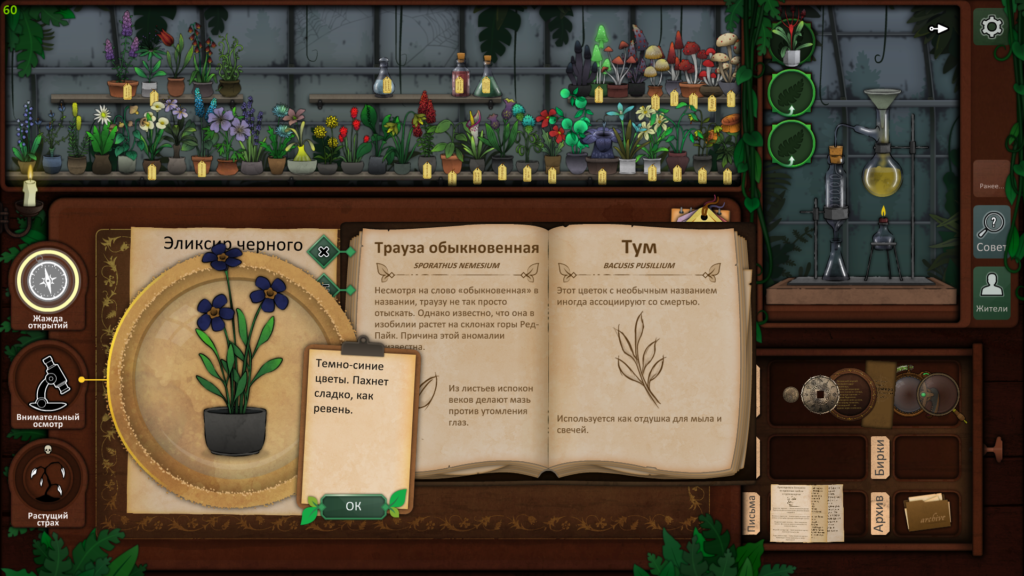This screenshot has height=576, width=1024.
Task: Open the Письма letters tab
Action: click(x=751, y=513)
